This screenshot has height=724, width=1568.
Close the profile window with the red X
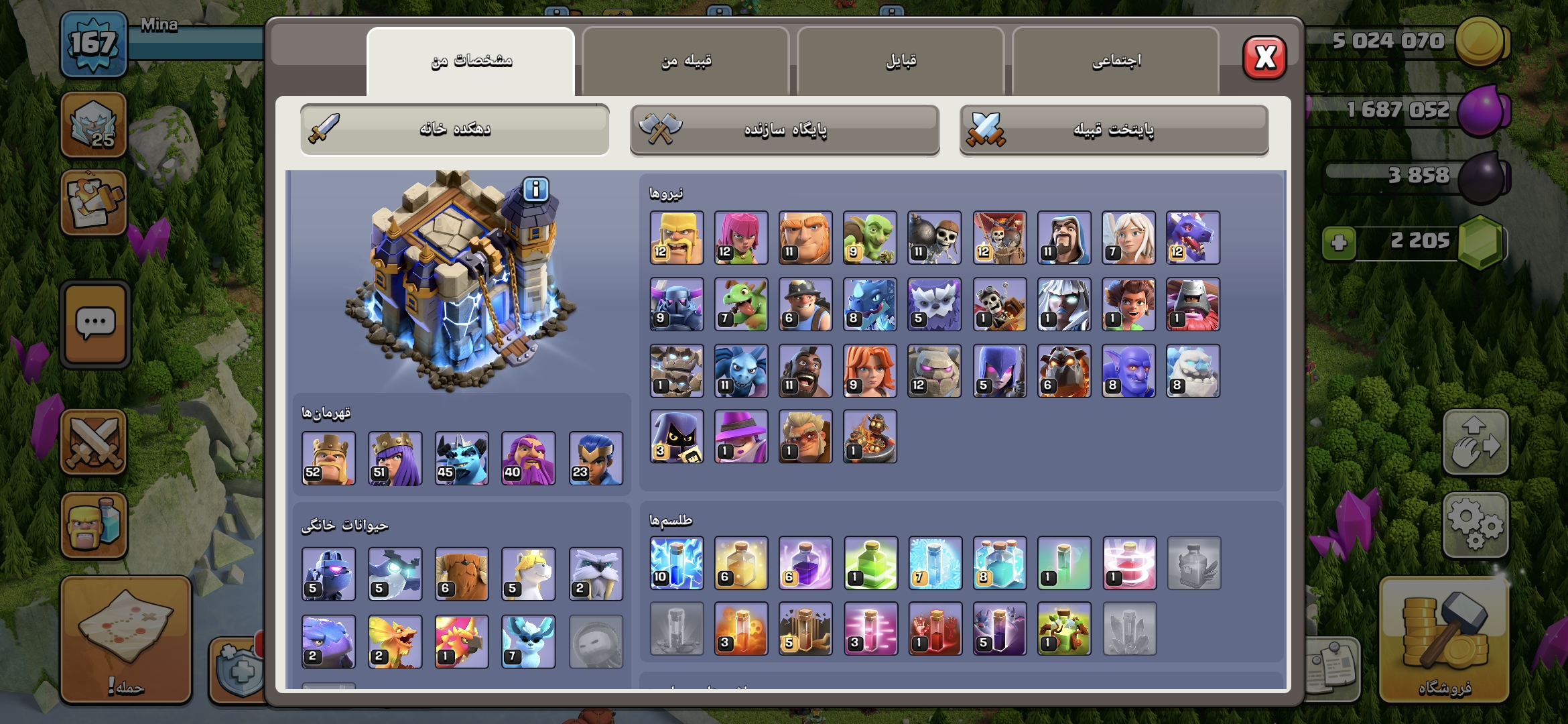(x=1264, y=58)
